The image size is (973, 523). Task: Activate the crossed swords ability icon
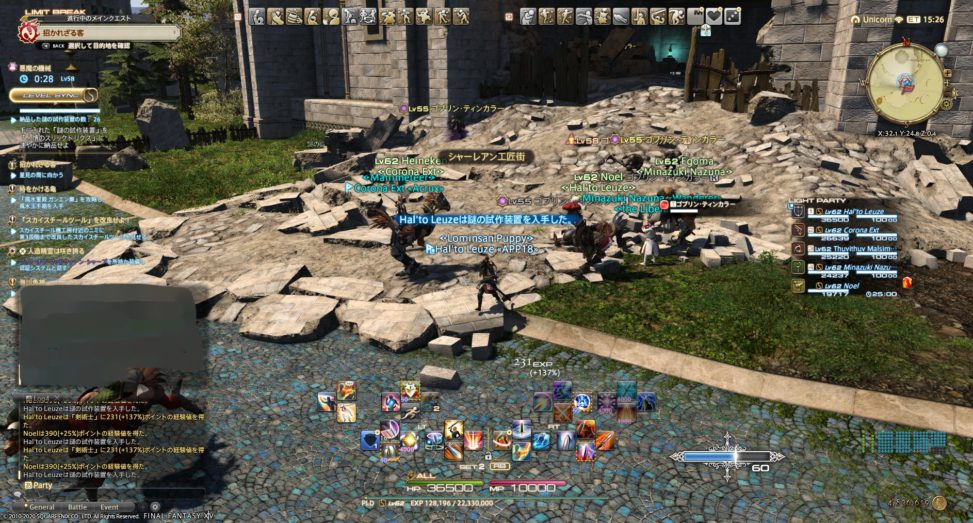(x=562, y=411)
